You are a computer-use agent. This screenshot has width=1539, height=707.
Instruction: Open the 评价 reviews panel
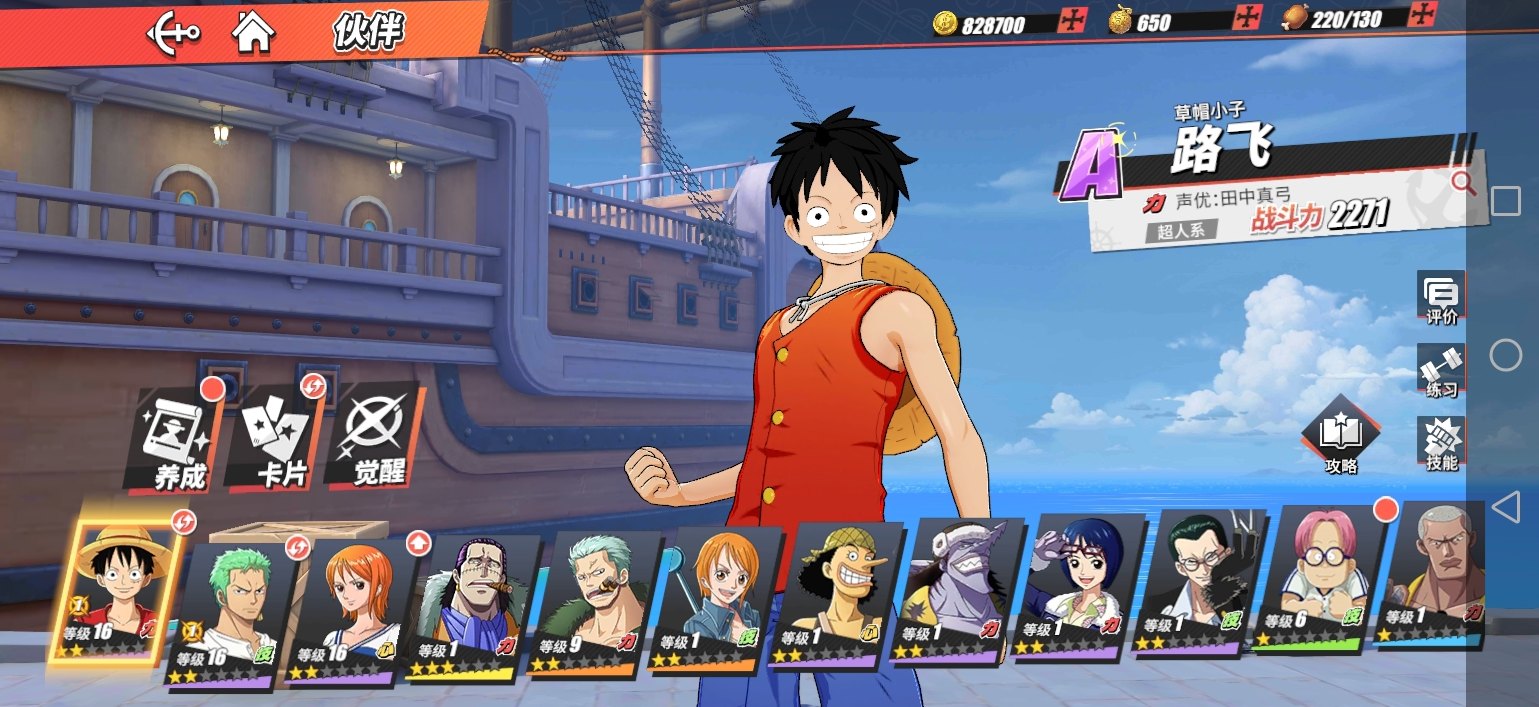pos(1441,299)
